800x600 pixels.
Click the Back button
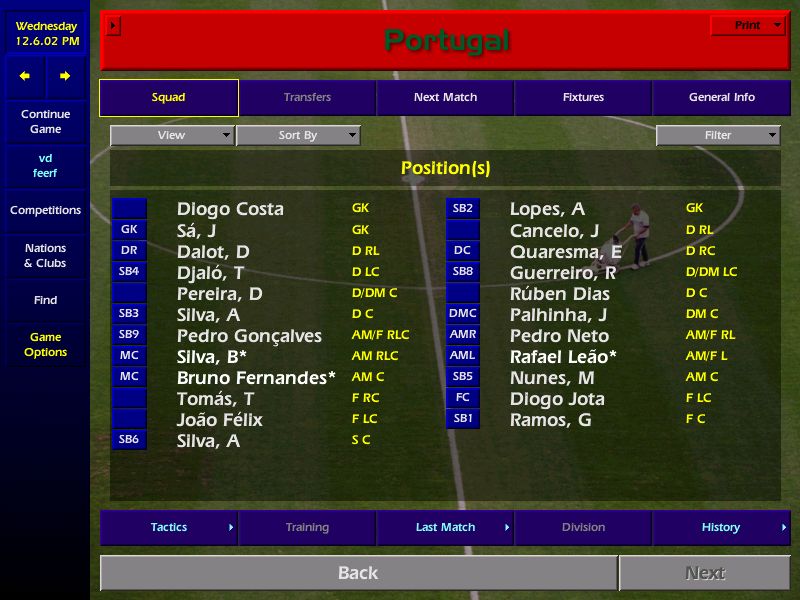(358, 573)
